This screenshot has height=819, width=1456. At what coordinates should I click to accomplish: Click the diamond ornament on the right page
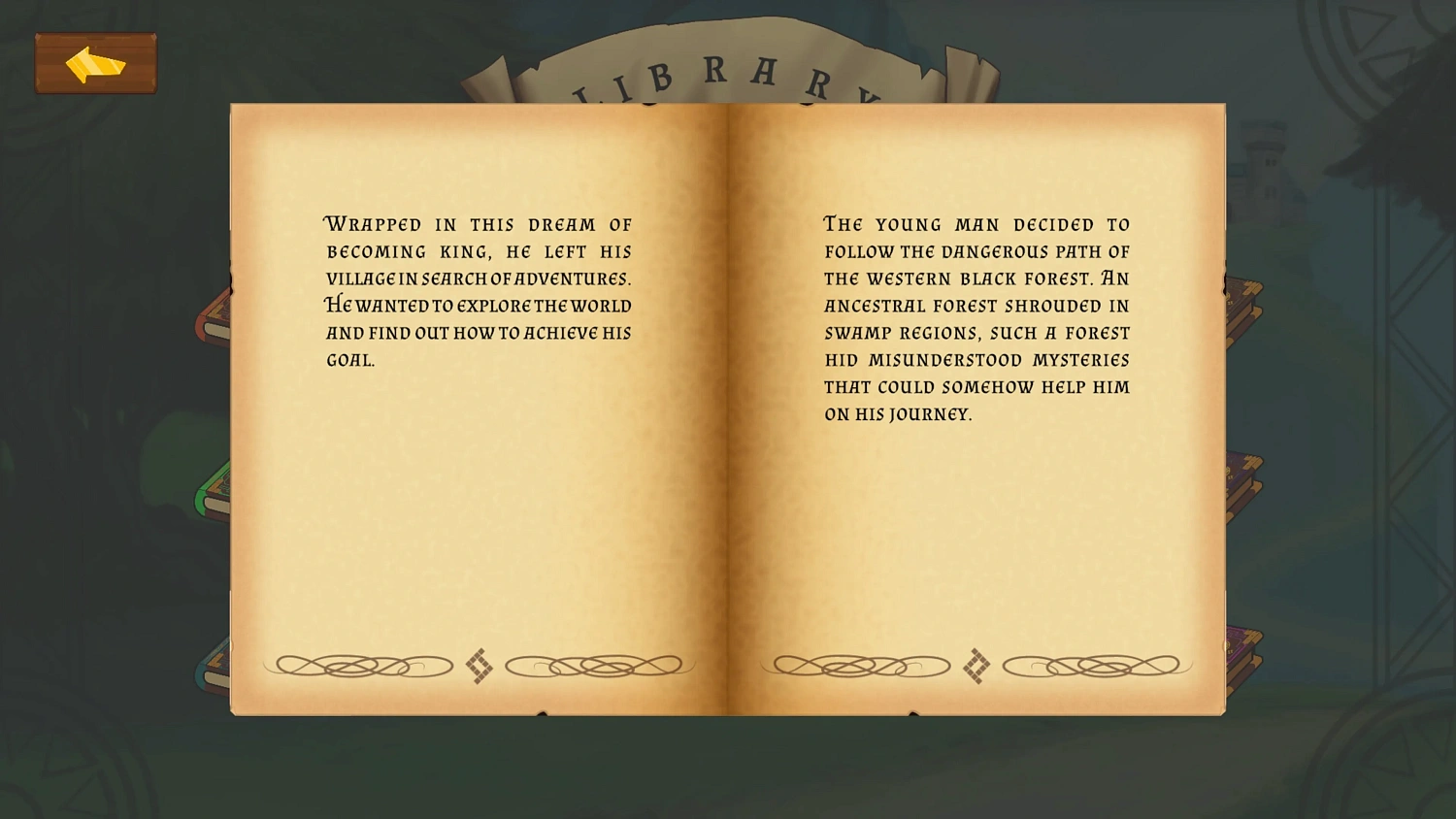[x=975, y=666]
